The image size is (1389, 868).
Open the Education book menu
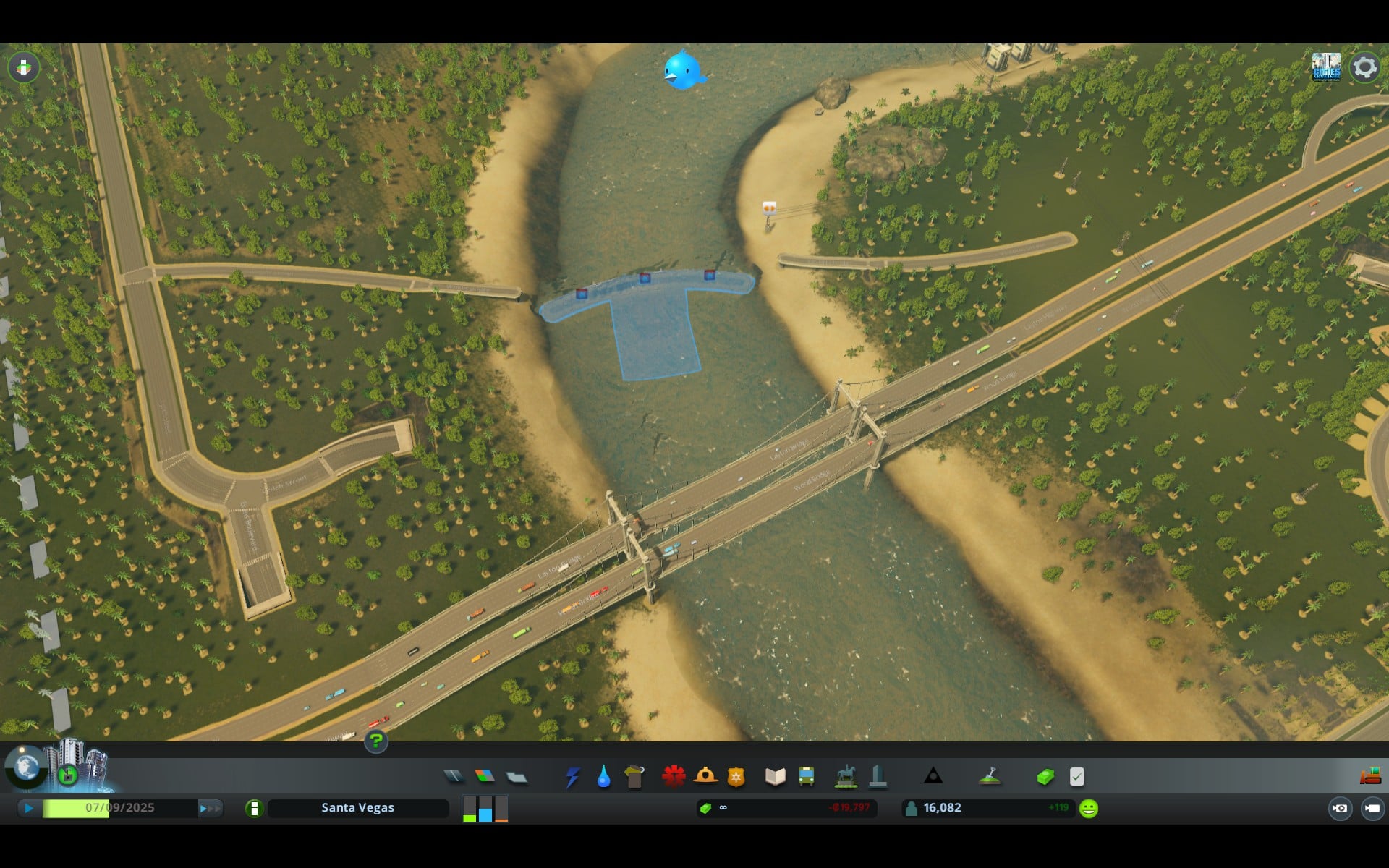(x=775, y=778)
